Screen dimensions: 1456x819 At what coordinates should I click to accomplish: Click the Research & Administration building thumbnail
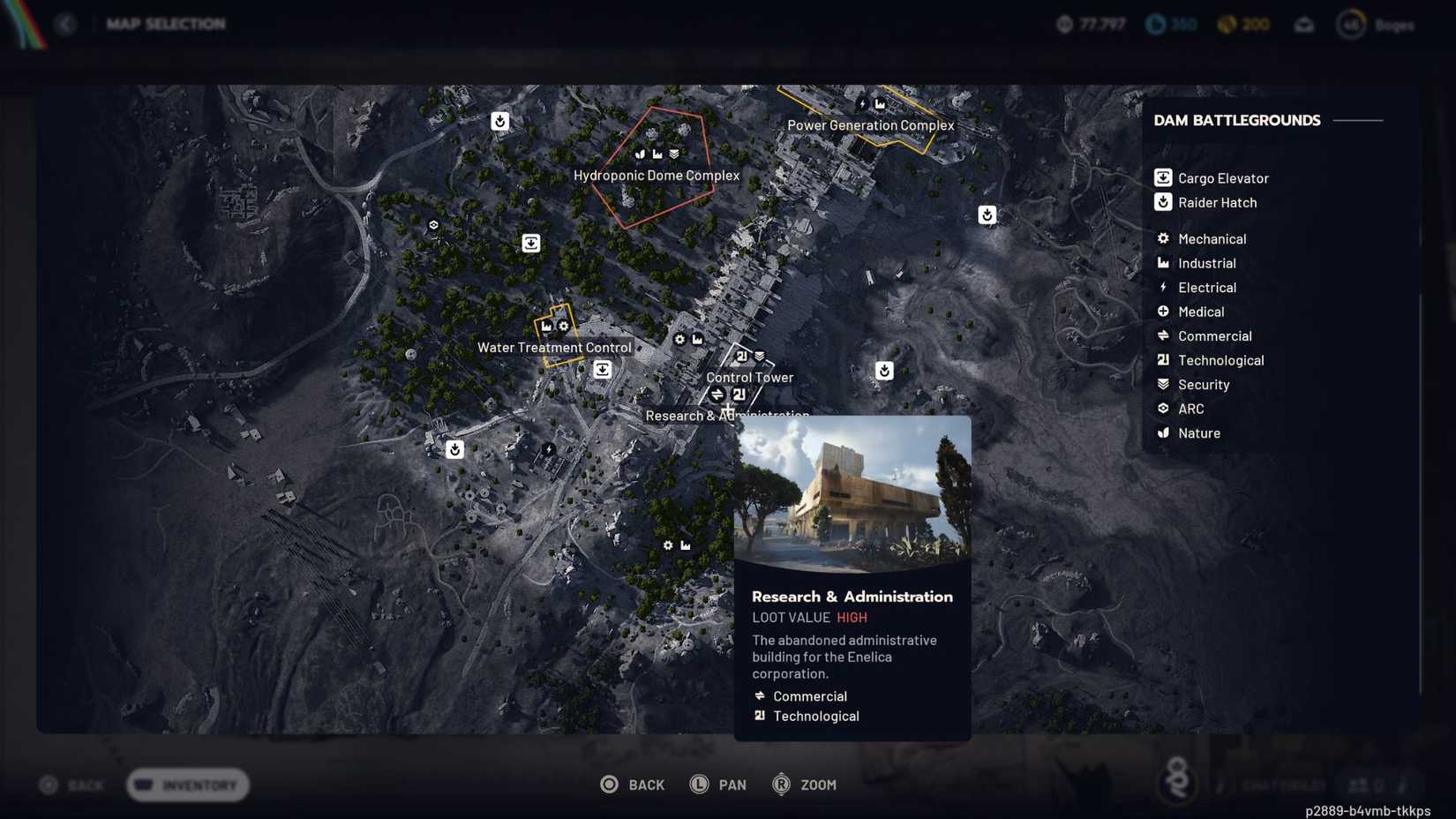click(x=852, y=494)
